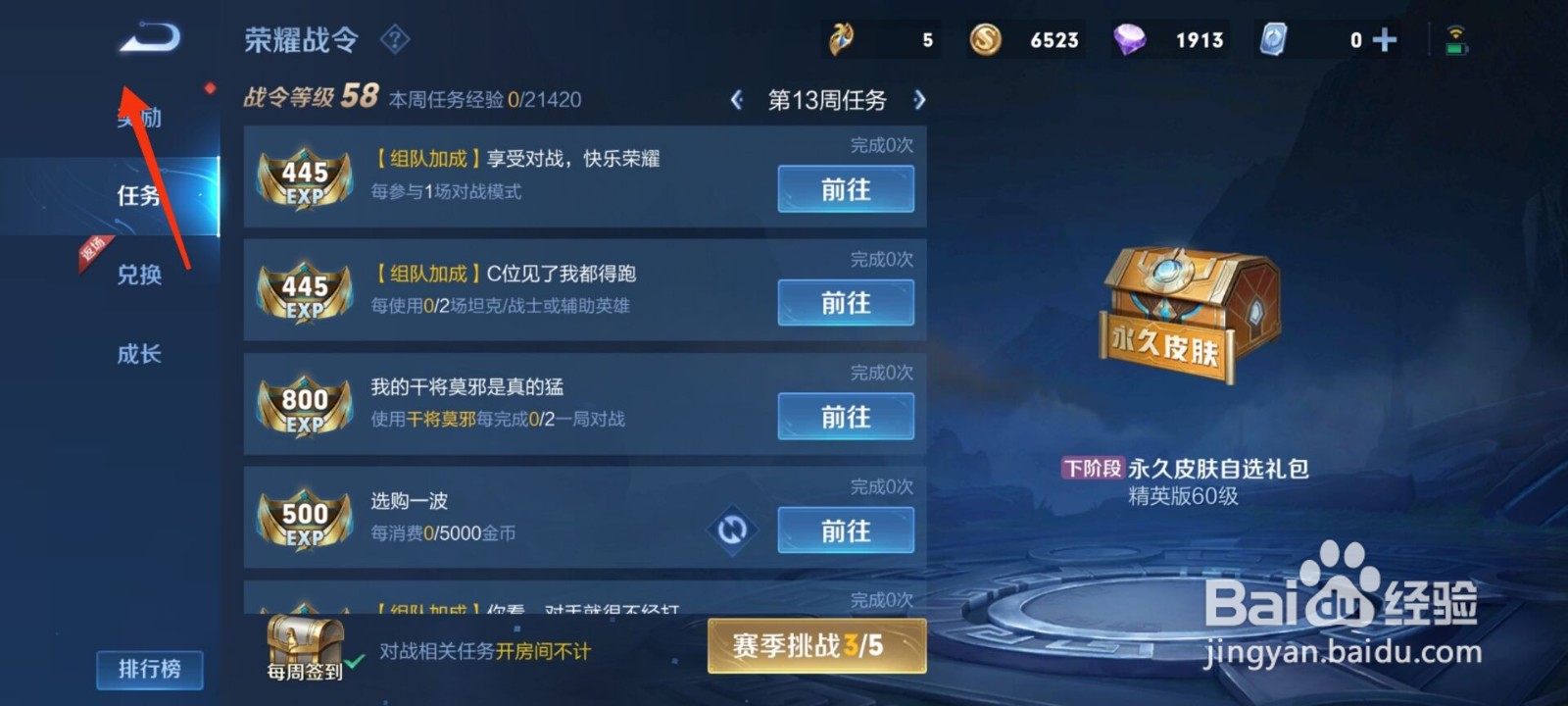
Task: Click the purple diamond currency icon
Action: (x=1131, y=40)
